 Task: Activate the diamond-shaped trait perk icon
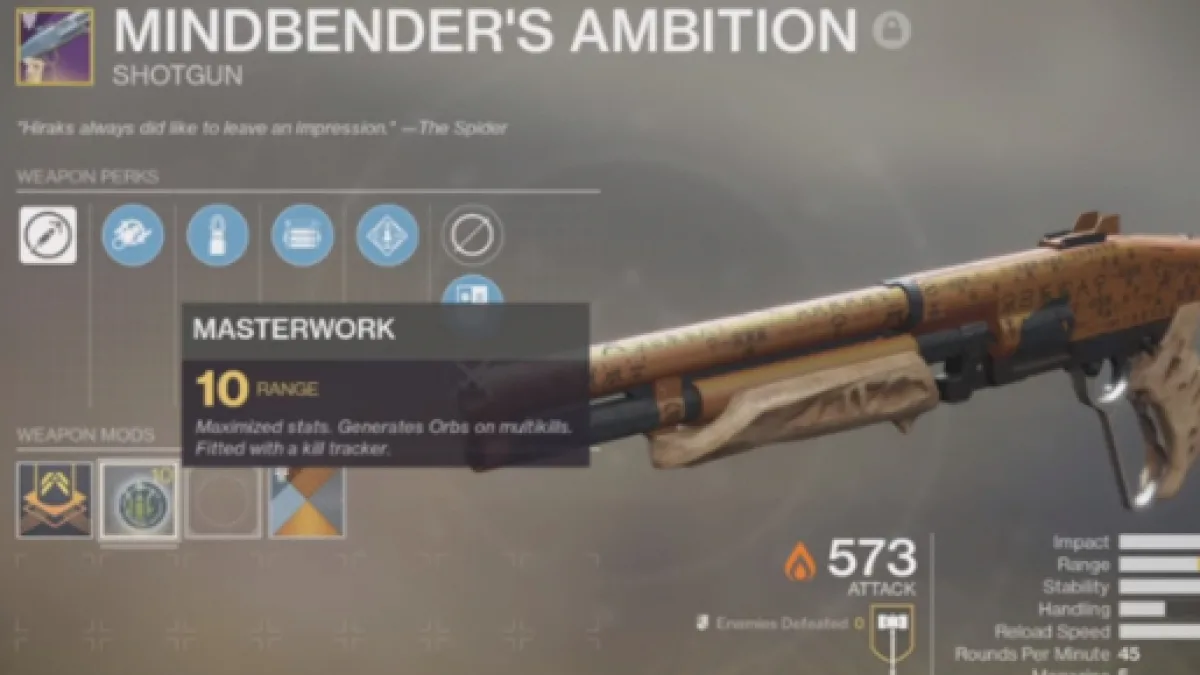tap(387, 235)
